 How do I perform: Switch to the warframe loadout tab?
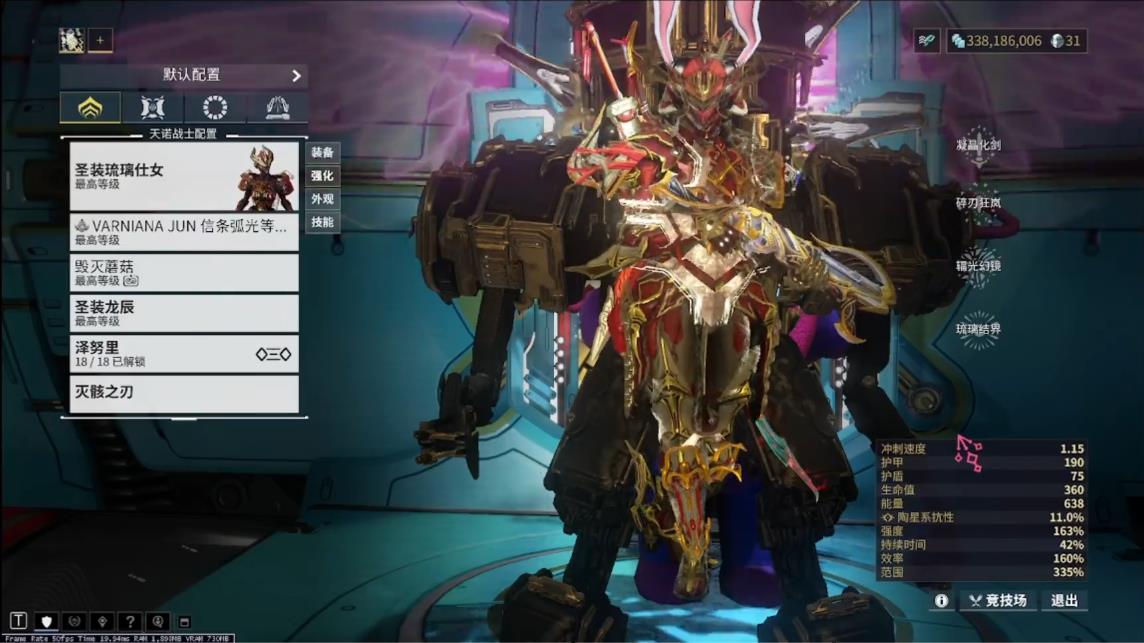click(90, 107)
